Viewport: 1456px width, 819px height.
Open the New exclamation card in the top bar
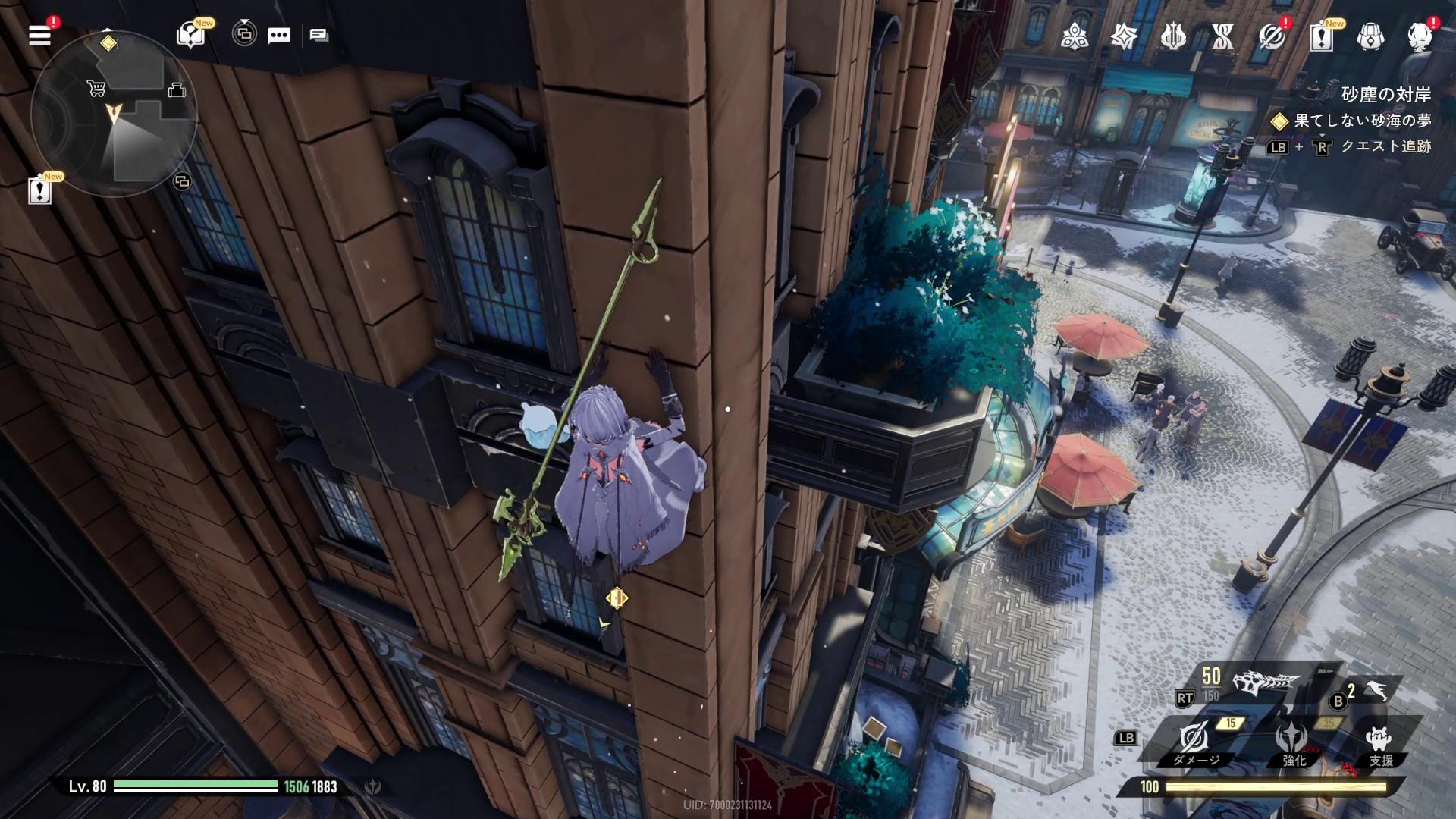coord(1321,36)
